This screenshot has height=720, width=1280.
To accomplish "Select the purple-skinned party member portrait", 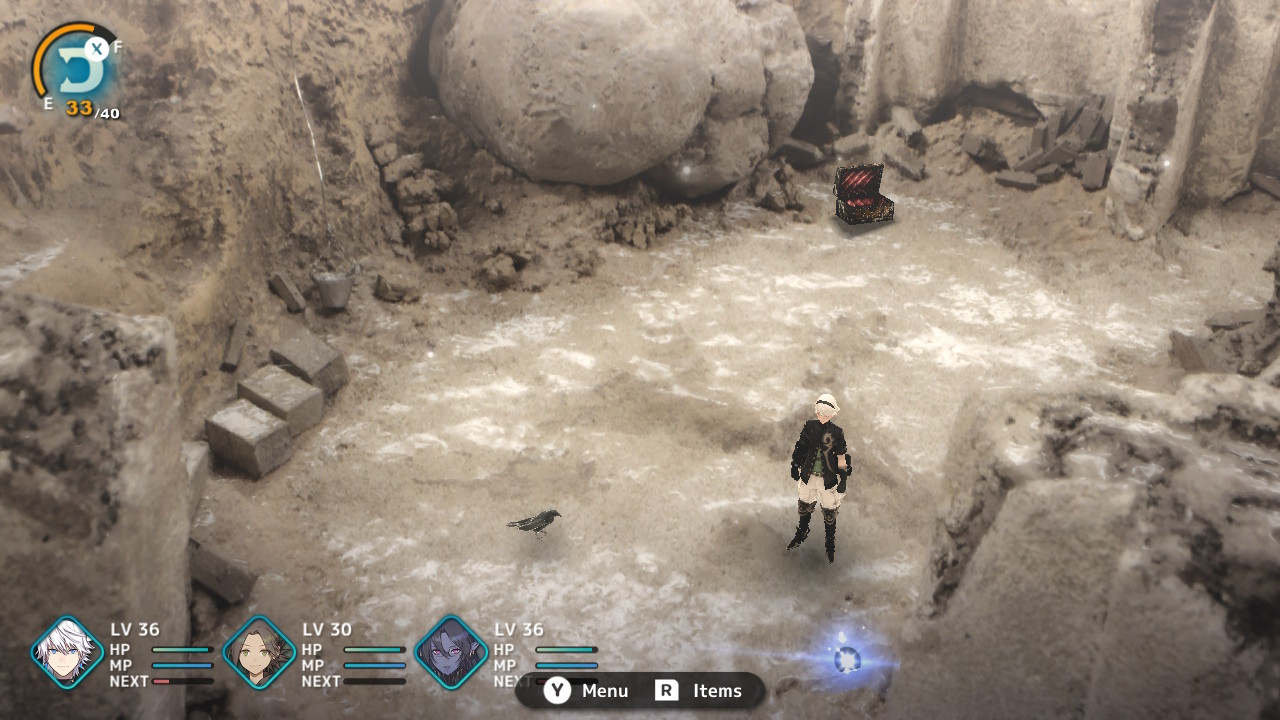I will pyautogui.click(x=451, y=653).
